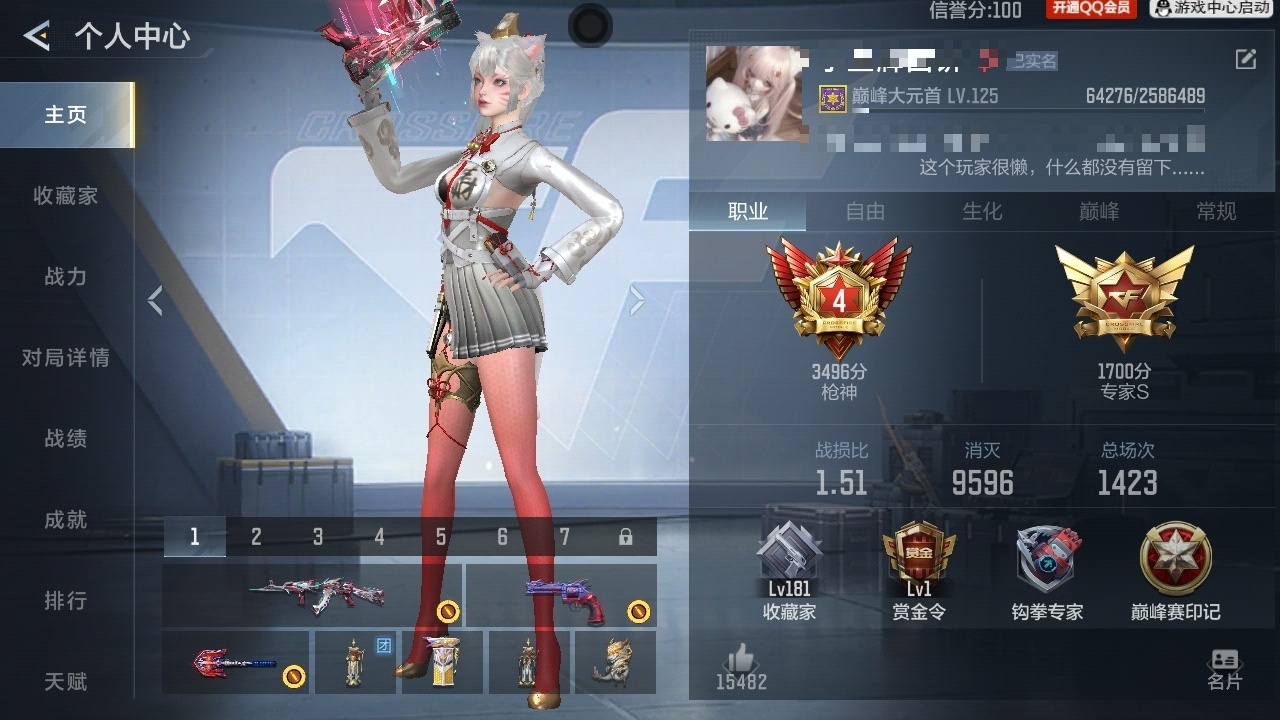Open the 战绩 section in sidebar
This screenshot has width=1280, height=720.
coord(65,438)
